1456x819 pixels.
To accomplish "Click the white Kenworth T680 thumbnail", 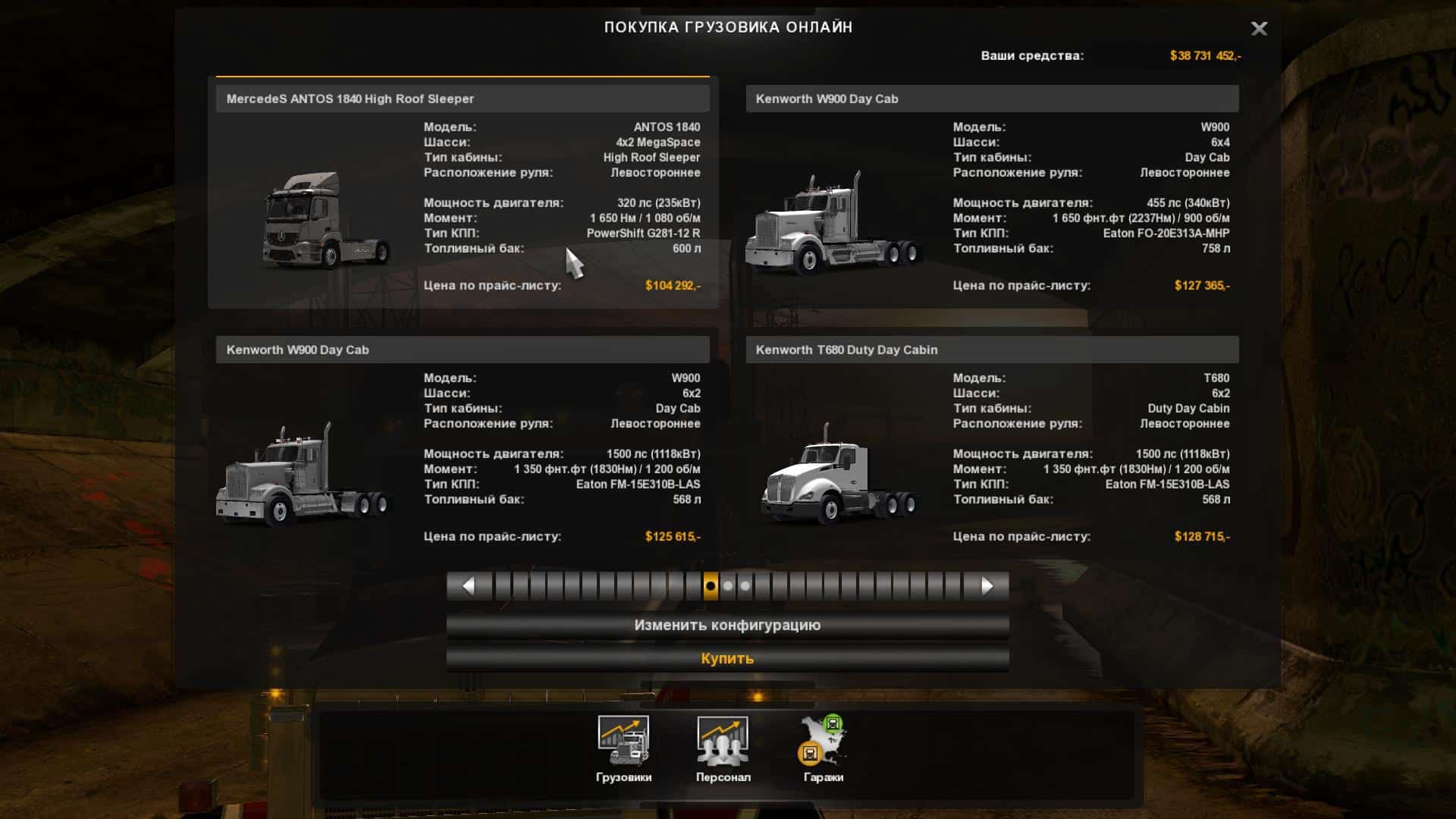I will pos(838,475).
